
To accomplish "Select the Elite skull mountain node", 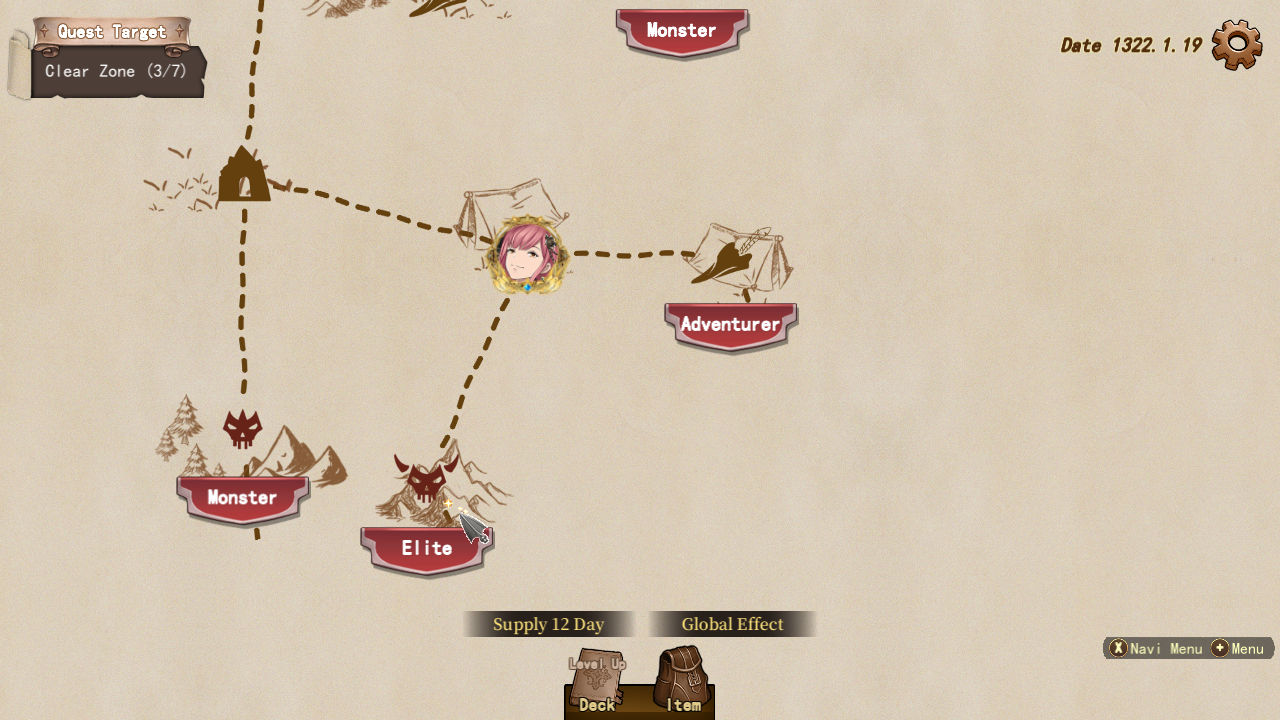I will [x=428, y=478].
